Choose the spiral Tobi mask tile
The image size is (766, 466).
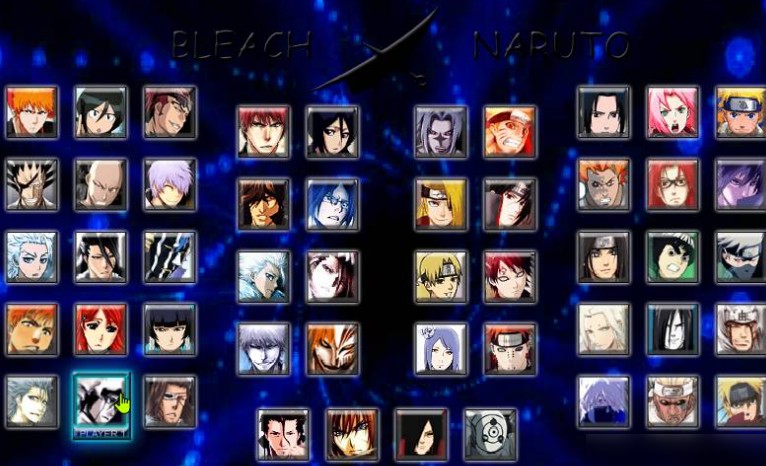click(x=490, y=434)
